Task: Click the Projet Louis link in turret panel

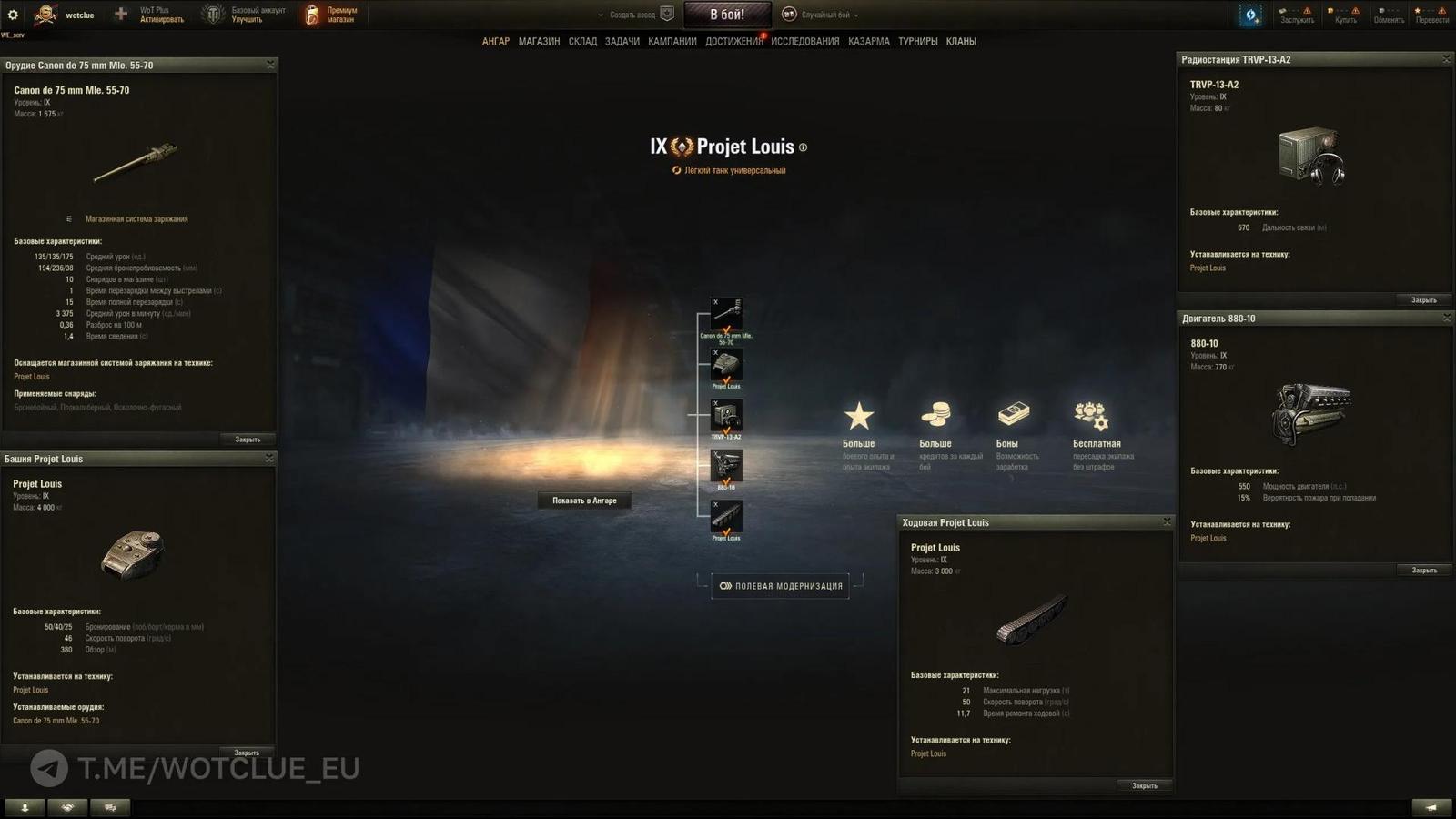Action: (x=30, y=689)
